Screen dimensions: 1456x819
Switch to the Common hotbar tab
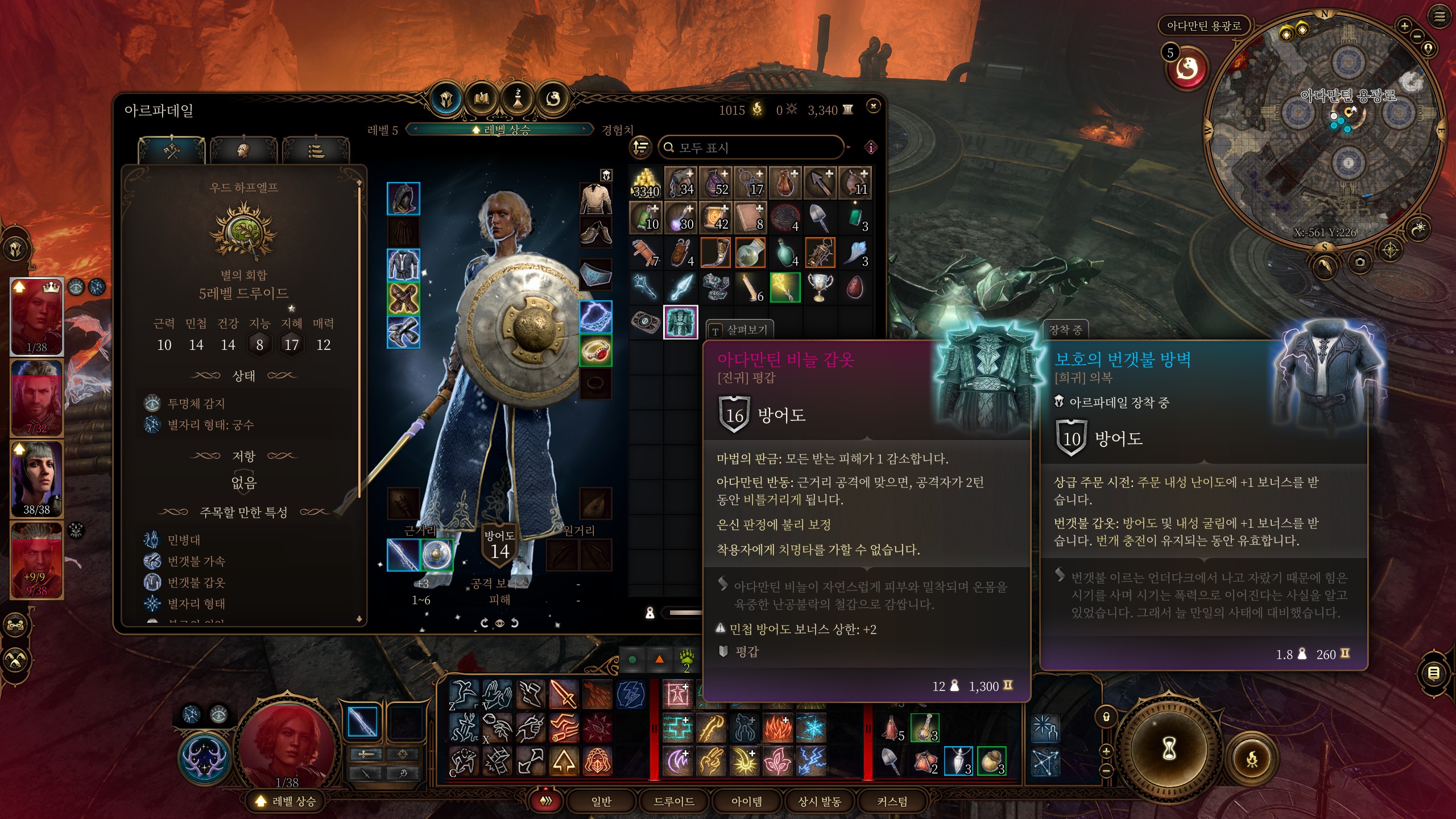[601, 801]
